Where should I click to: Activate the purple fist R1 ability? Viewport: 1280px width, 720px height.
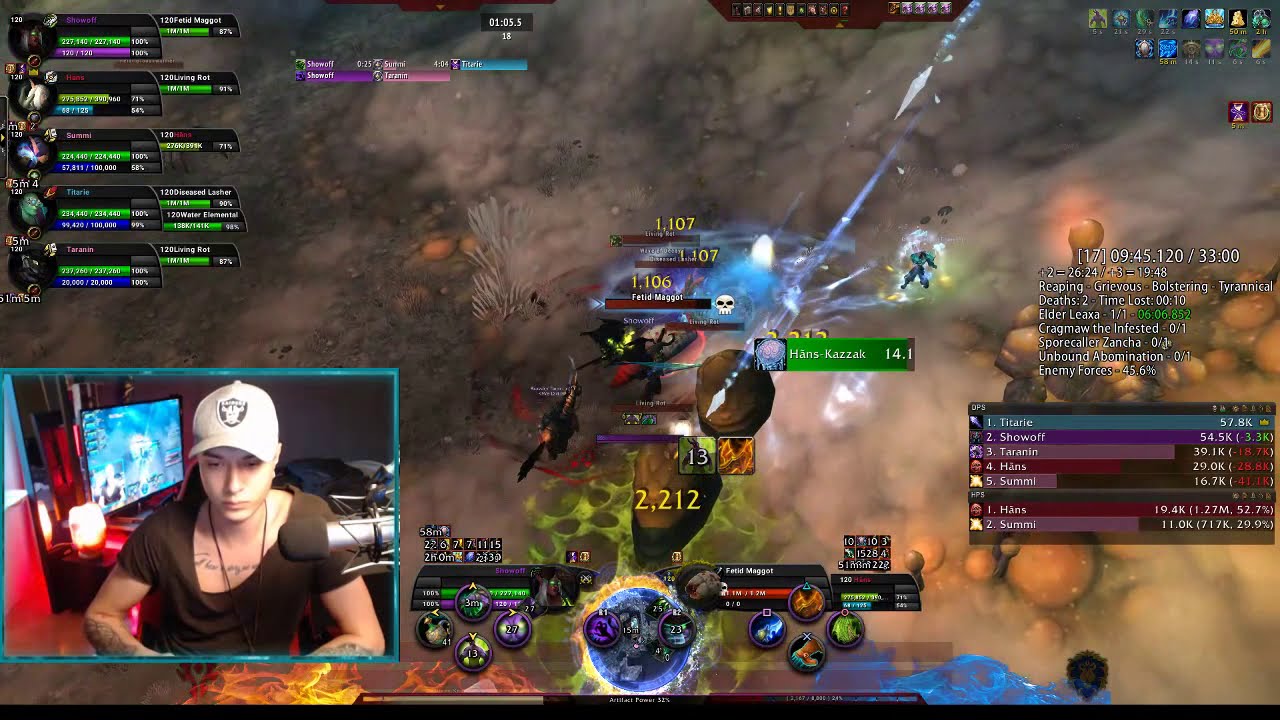[x=602, y=629]
